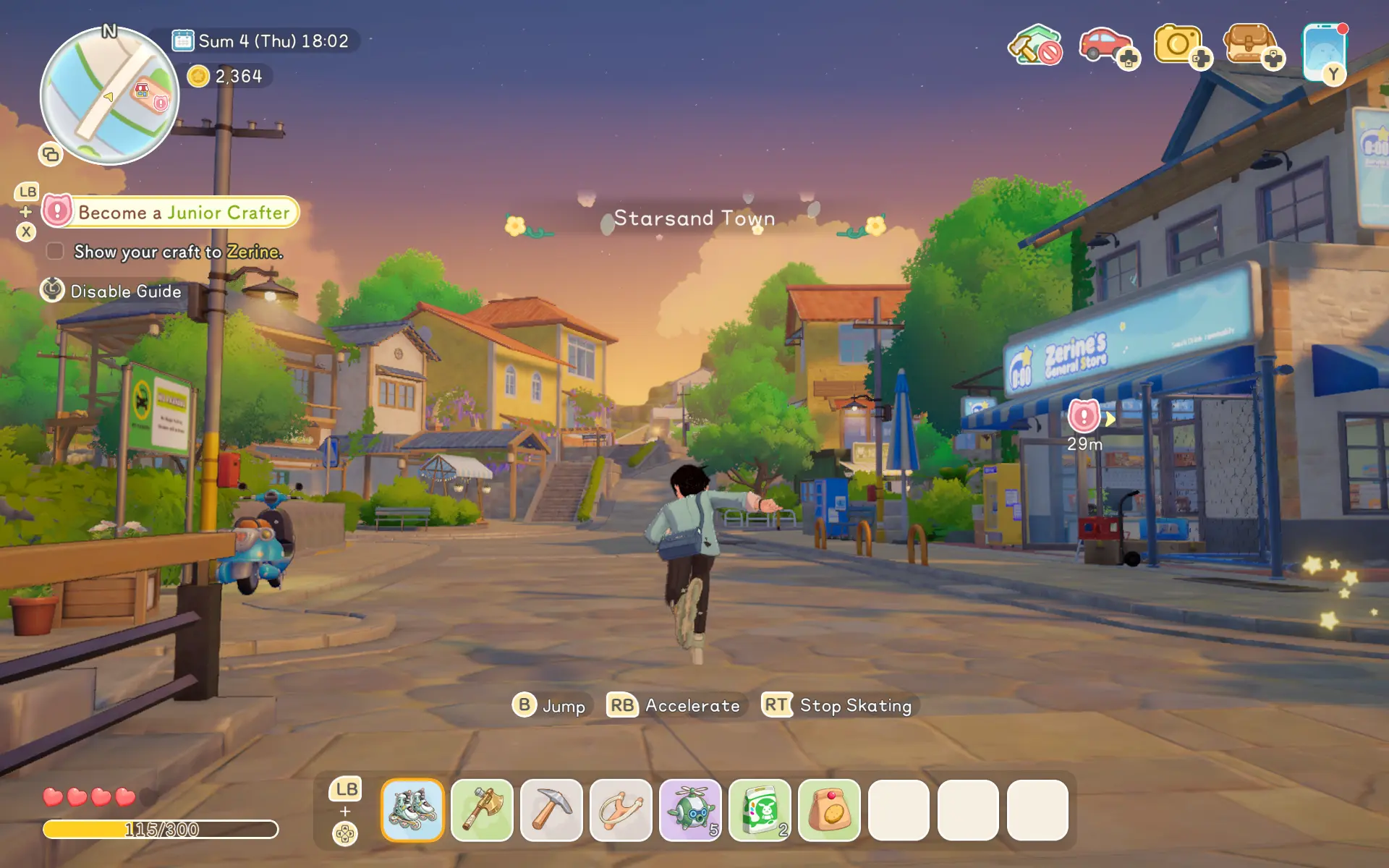Click the red car vehicle icon
The width and height of the screenshot is (1389, 868).
point(1105,45)
